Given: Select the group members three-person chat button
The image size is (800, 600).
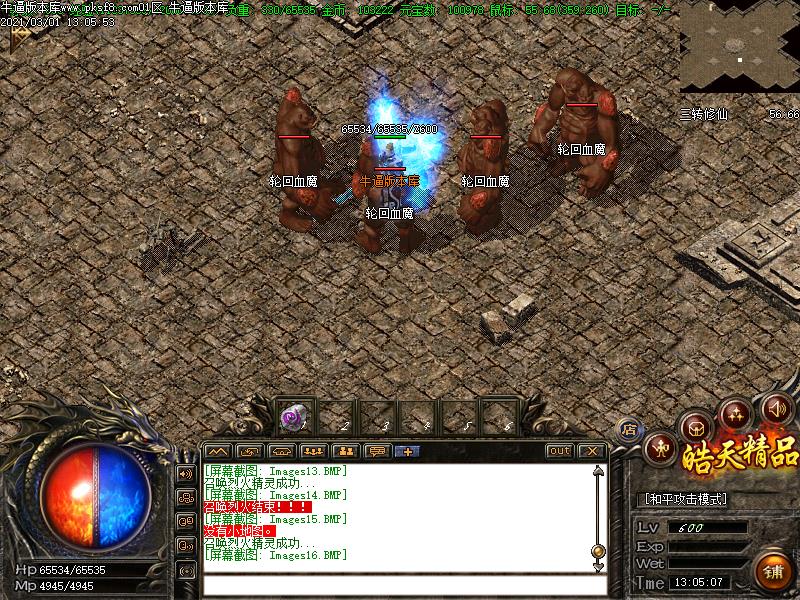Looking at the screenshot, I should click(313, 451).
